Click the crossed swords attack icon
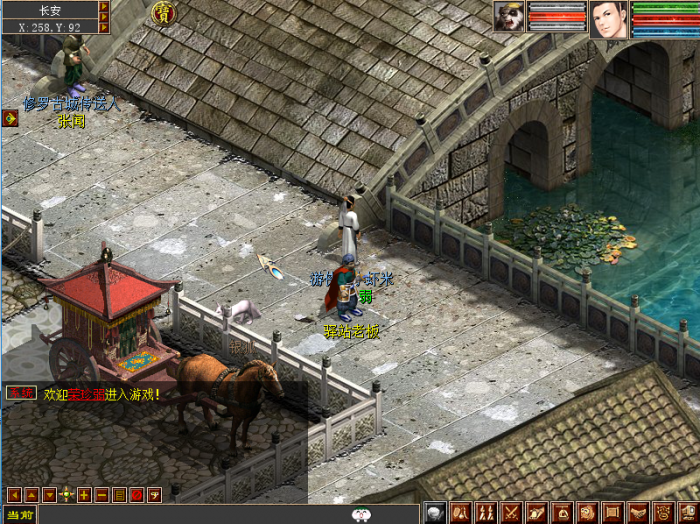This screenshot has width=700, height=524. (x=511, y=512)
